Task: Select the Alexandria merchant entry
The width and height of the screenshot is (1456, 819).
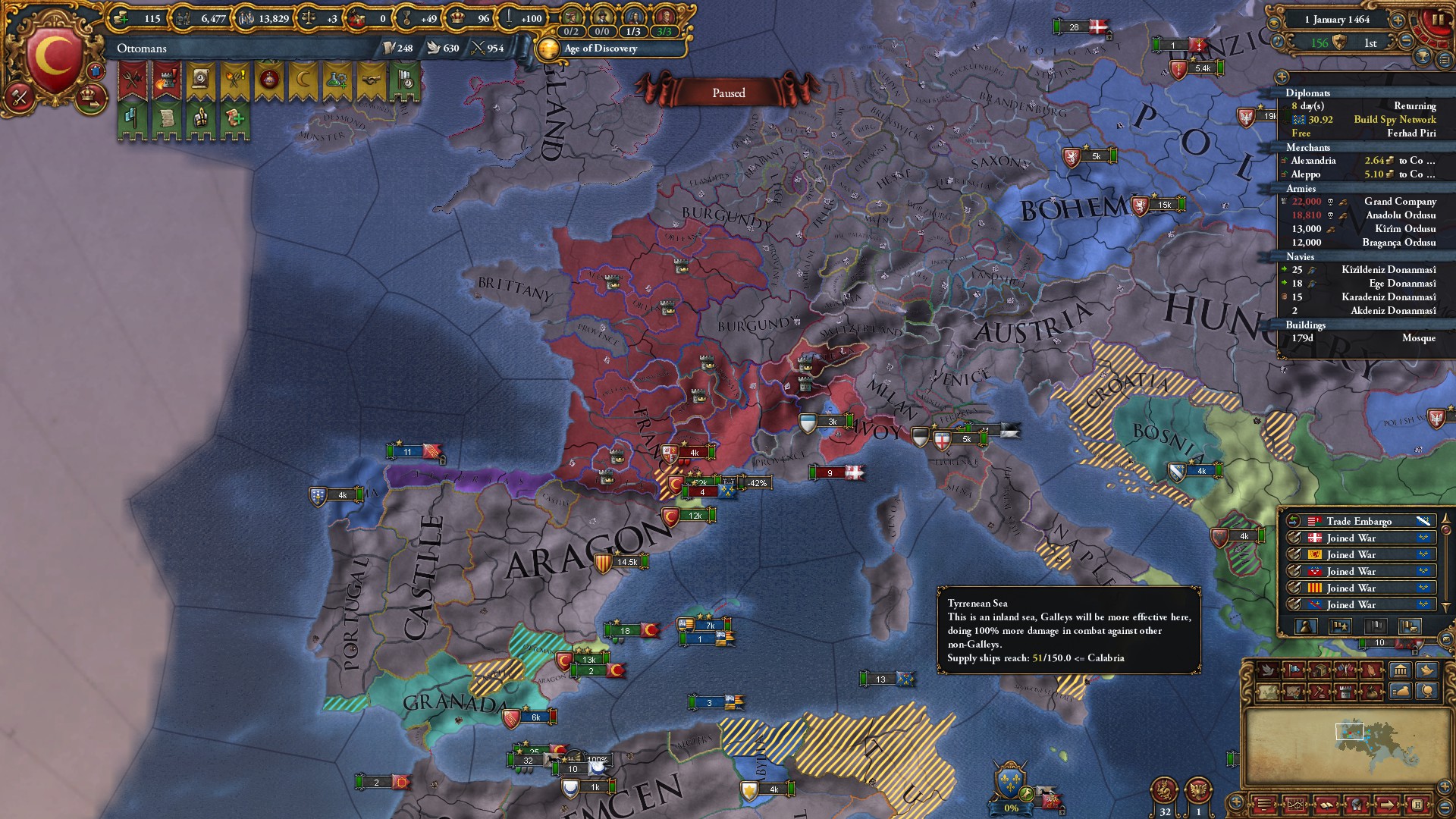Action: pyautogui.click(x=1313, y=161)
